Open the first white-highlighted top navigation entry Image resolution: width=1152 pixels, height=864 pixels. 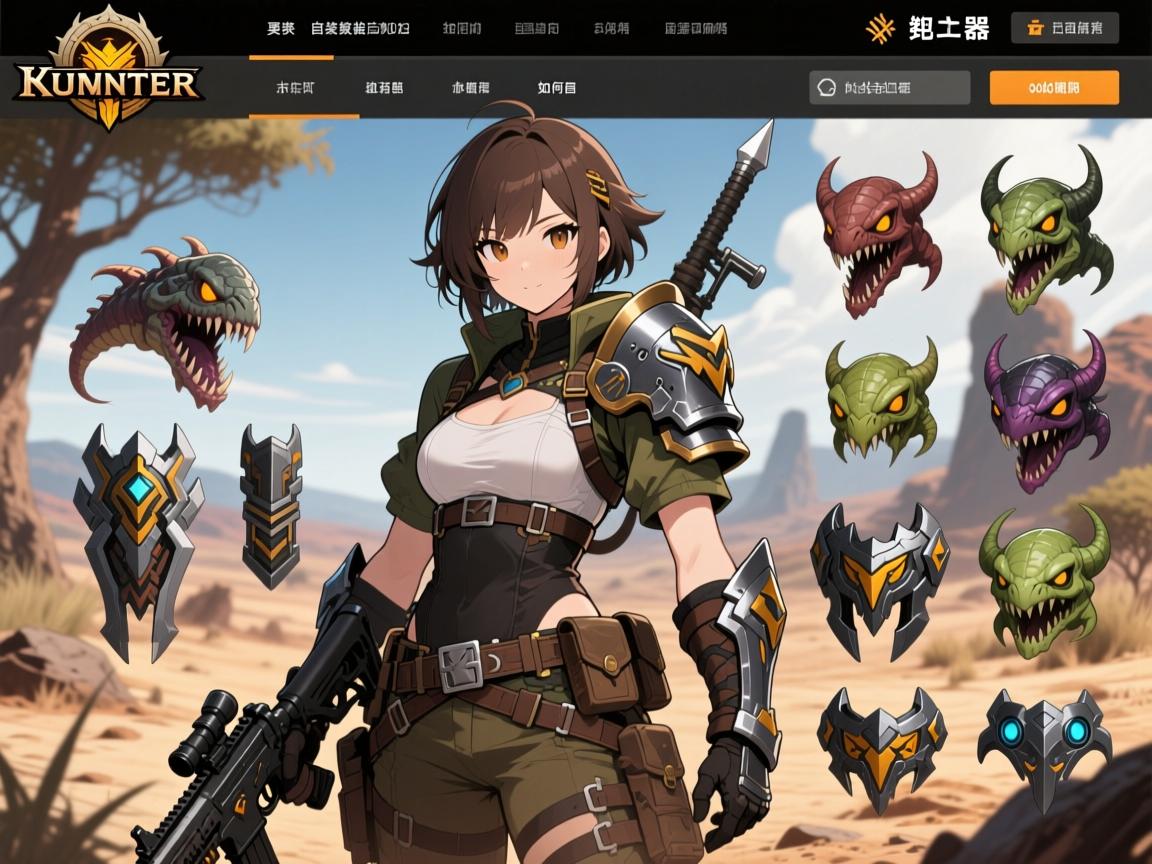[280, 28]
